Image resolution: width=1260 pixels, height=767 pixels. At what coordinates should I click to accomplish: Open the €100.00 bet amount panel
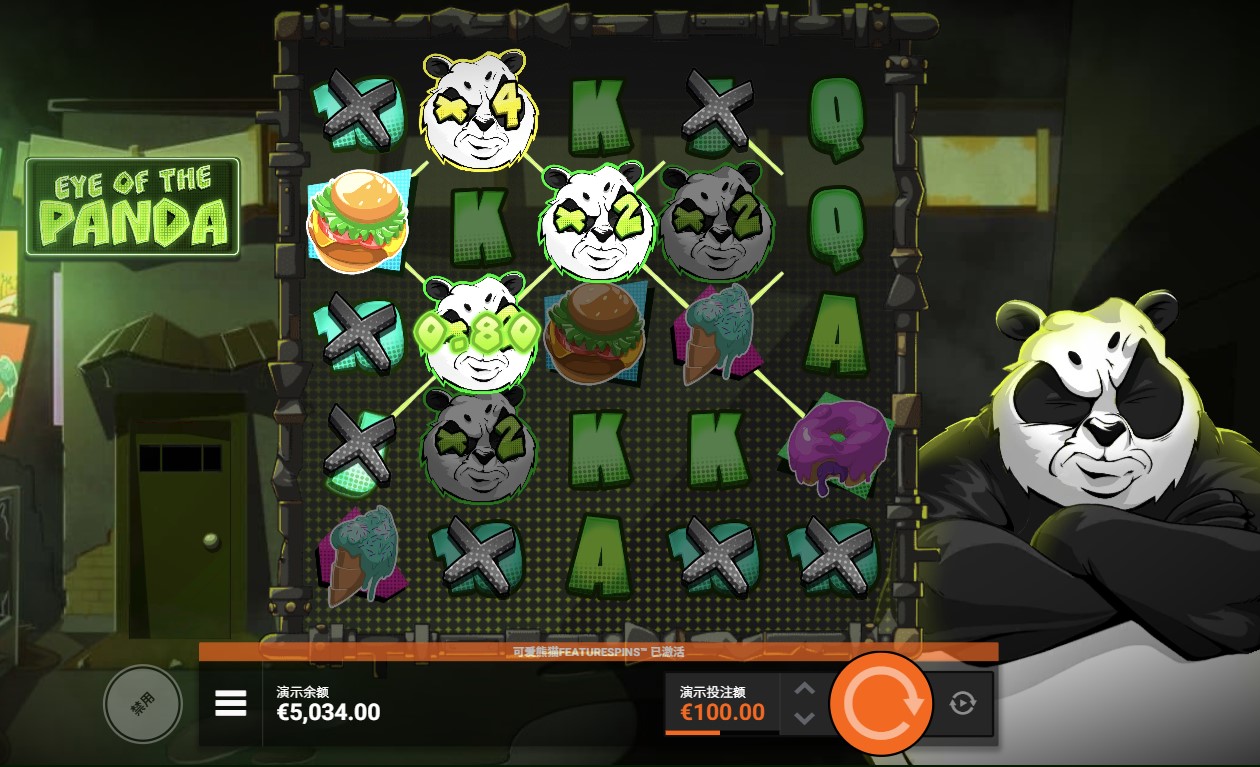pyautogui.click(x=722, y=703)
